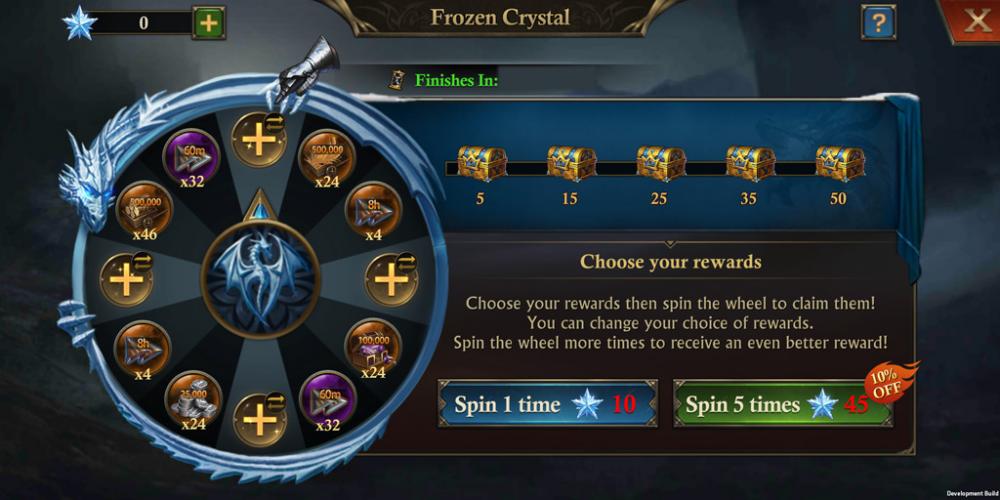Add more crystals with green plus button
Viewport: 1000px width, 500px height.
[x=209, y=22]
